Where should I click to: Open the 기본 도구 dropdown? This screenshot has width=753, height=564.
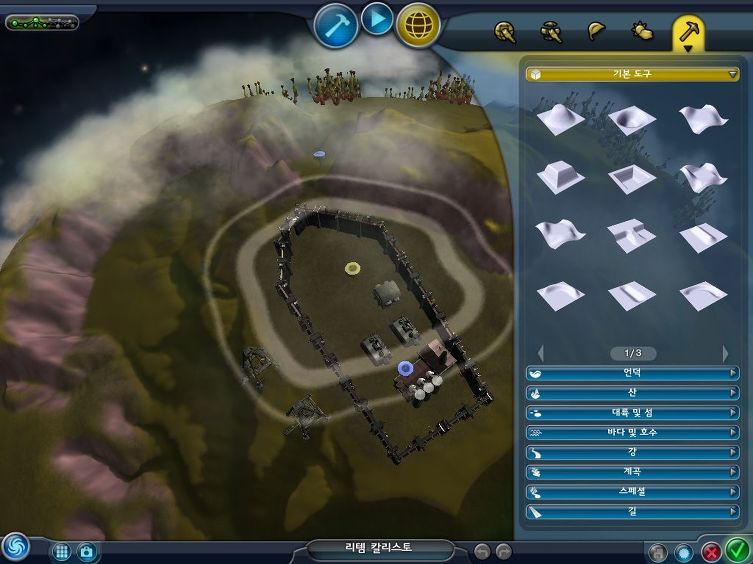coord(632,73)
